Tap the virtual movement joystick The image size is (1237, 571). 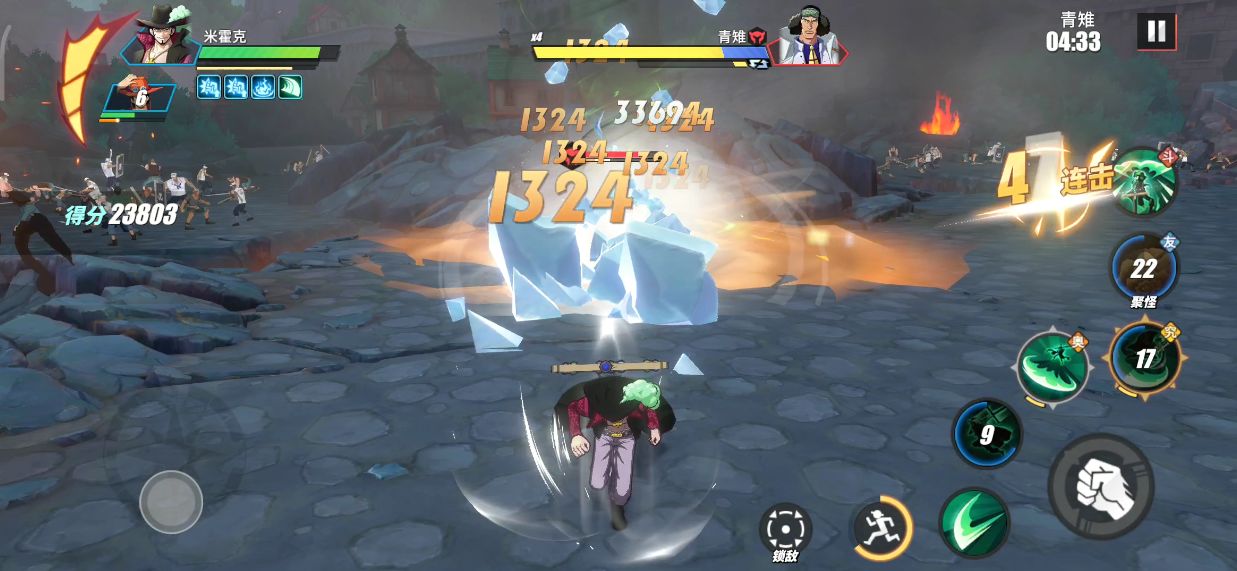tap(171, 501)
